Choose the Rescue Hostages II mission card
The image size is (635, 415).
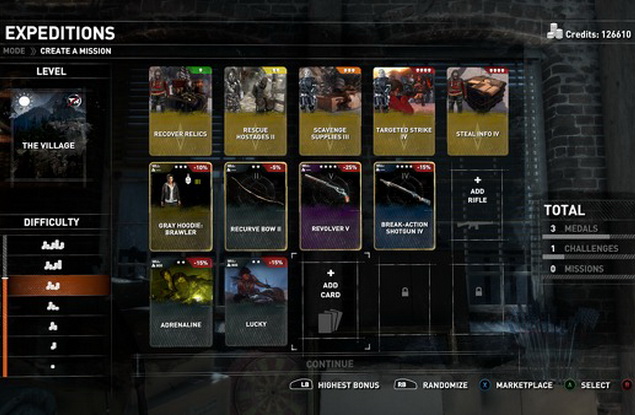[255, 110]
